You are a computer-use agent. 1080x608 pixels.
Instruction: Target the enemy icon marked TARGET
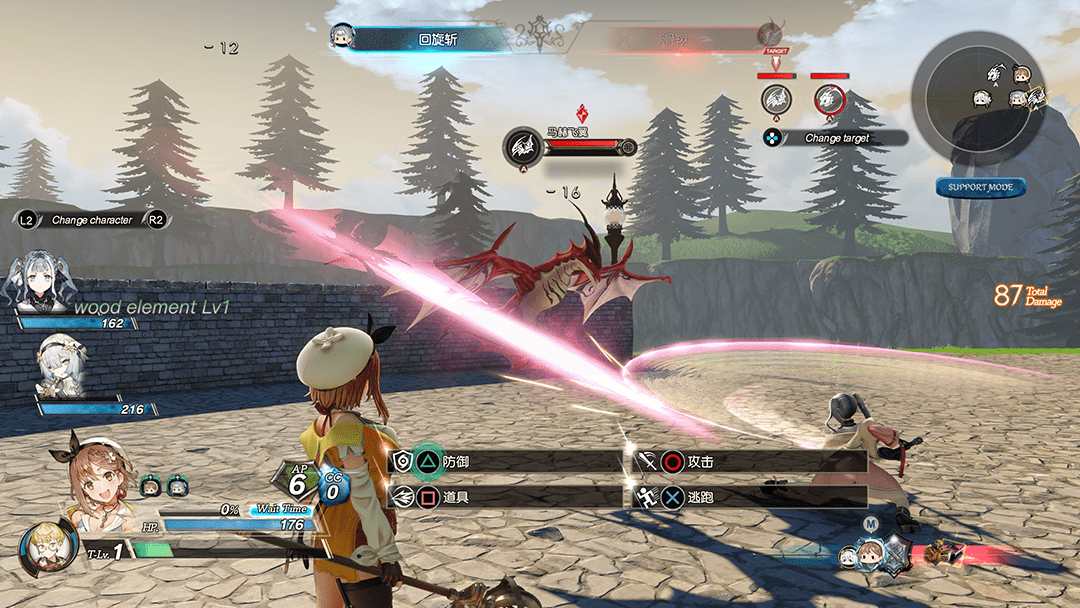coord(776,98)
